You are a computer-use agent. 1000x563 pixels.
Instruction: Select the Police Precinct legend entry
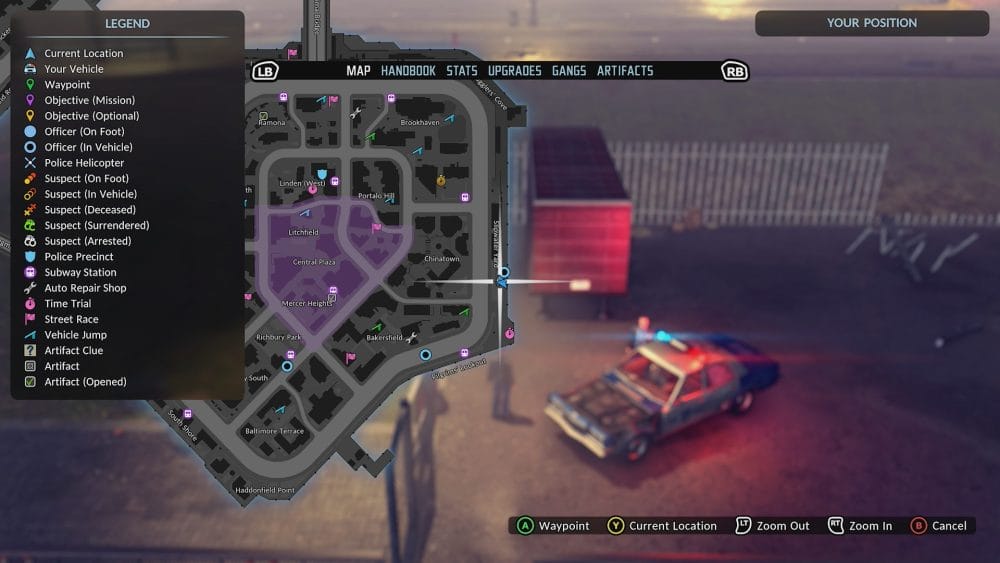coord(79,257)
